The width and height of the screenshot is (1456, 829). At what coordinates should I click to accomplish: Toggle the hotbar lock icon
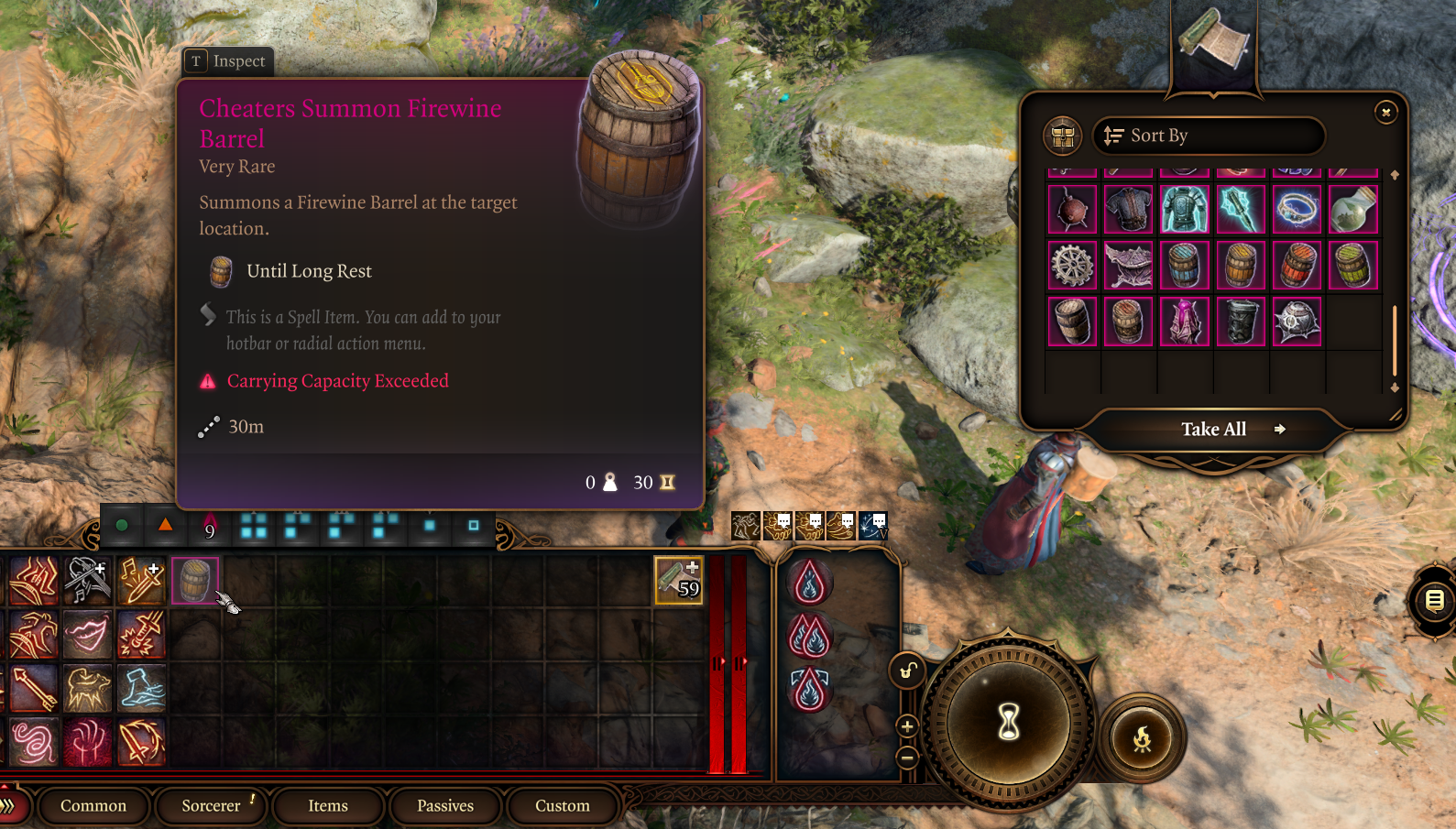point(907,671)
